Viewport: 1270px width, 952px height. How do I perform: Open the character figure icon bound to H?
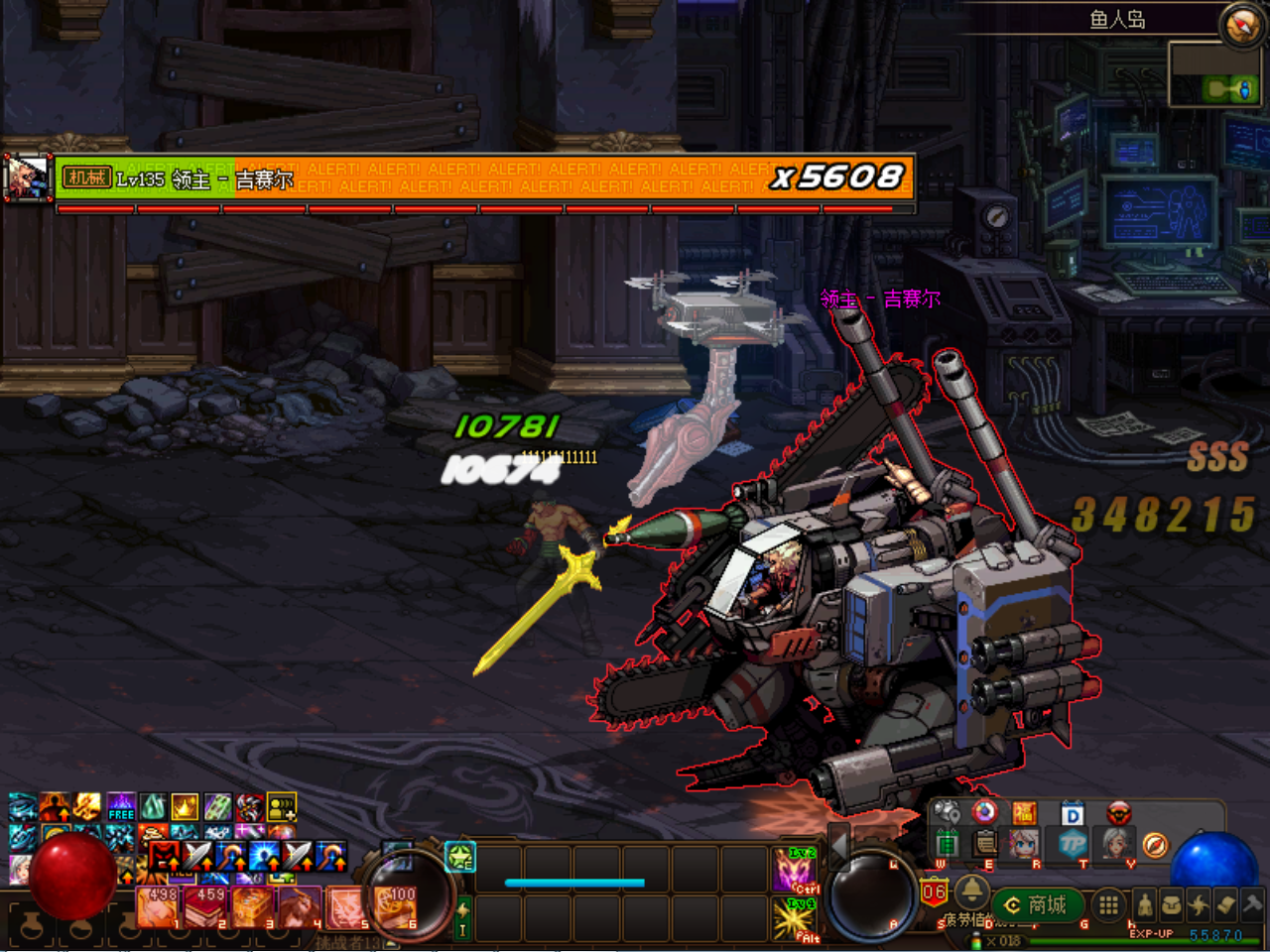[1145, 905]
